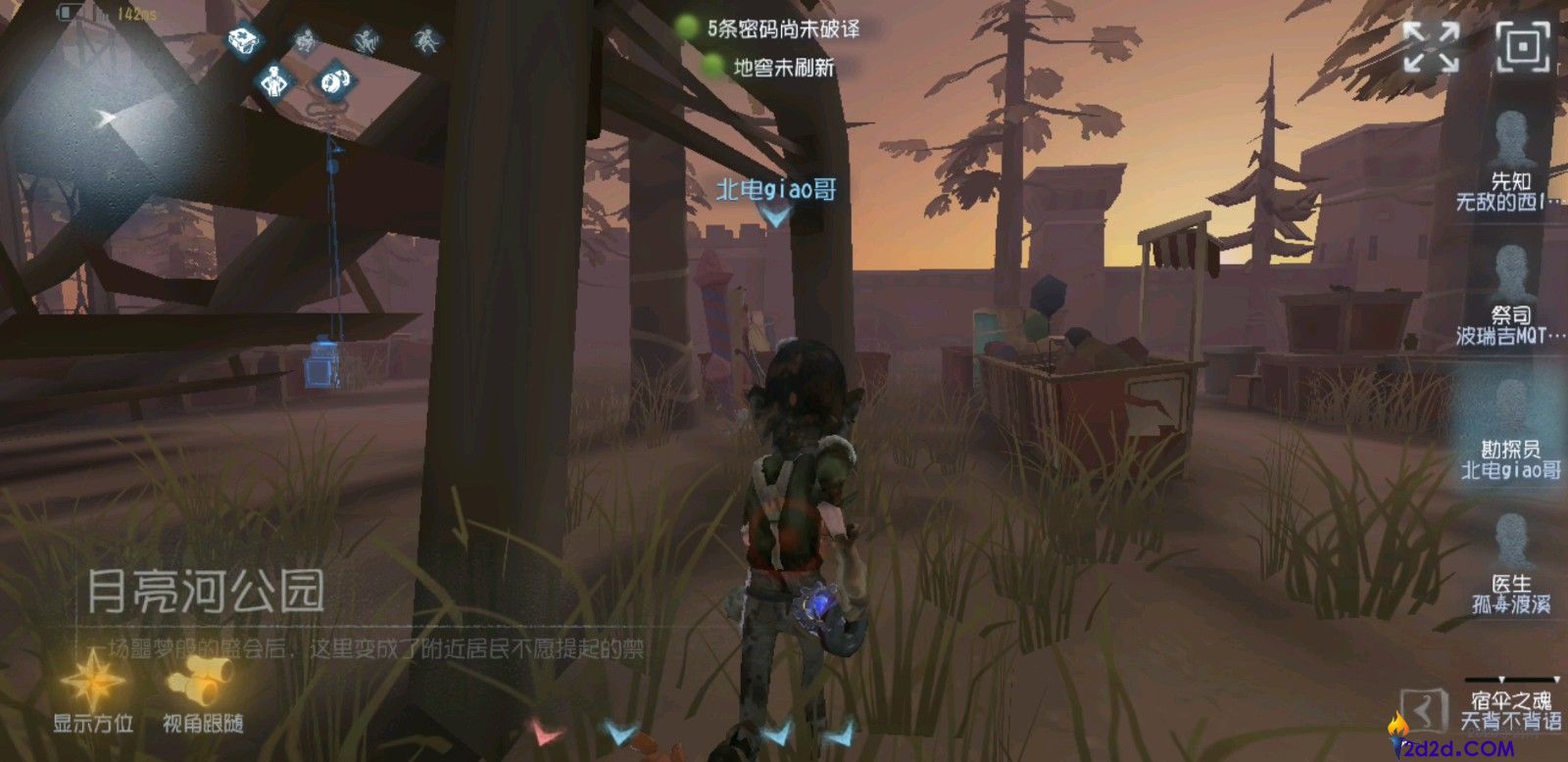Tap the chevron below 北电giao哥 nameplate
This screenshot has height=762, width=1568.
point(773,217)
